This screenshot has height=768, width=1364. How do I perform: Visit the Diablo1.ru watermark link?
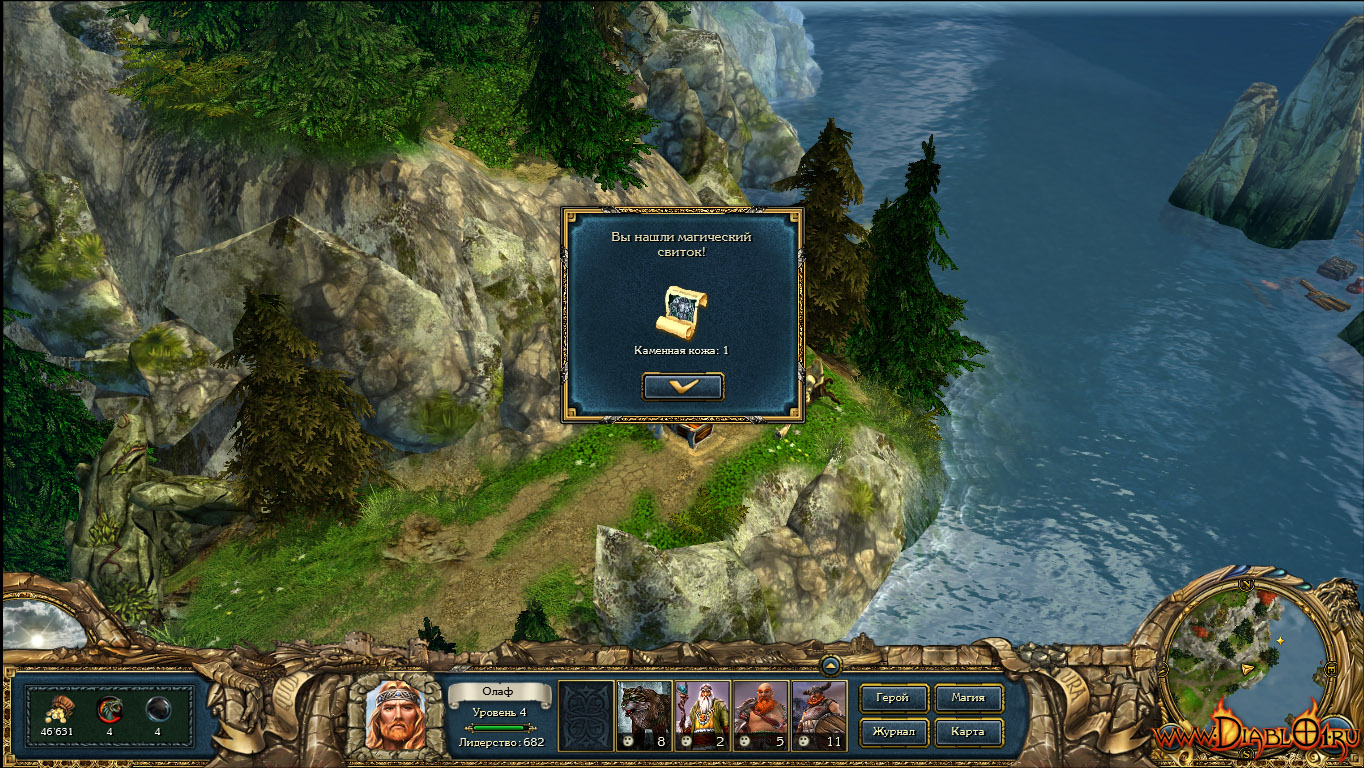click(x=1256, y=737)
